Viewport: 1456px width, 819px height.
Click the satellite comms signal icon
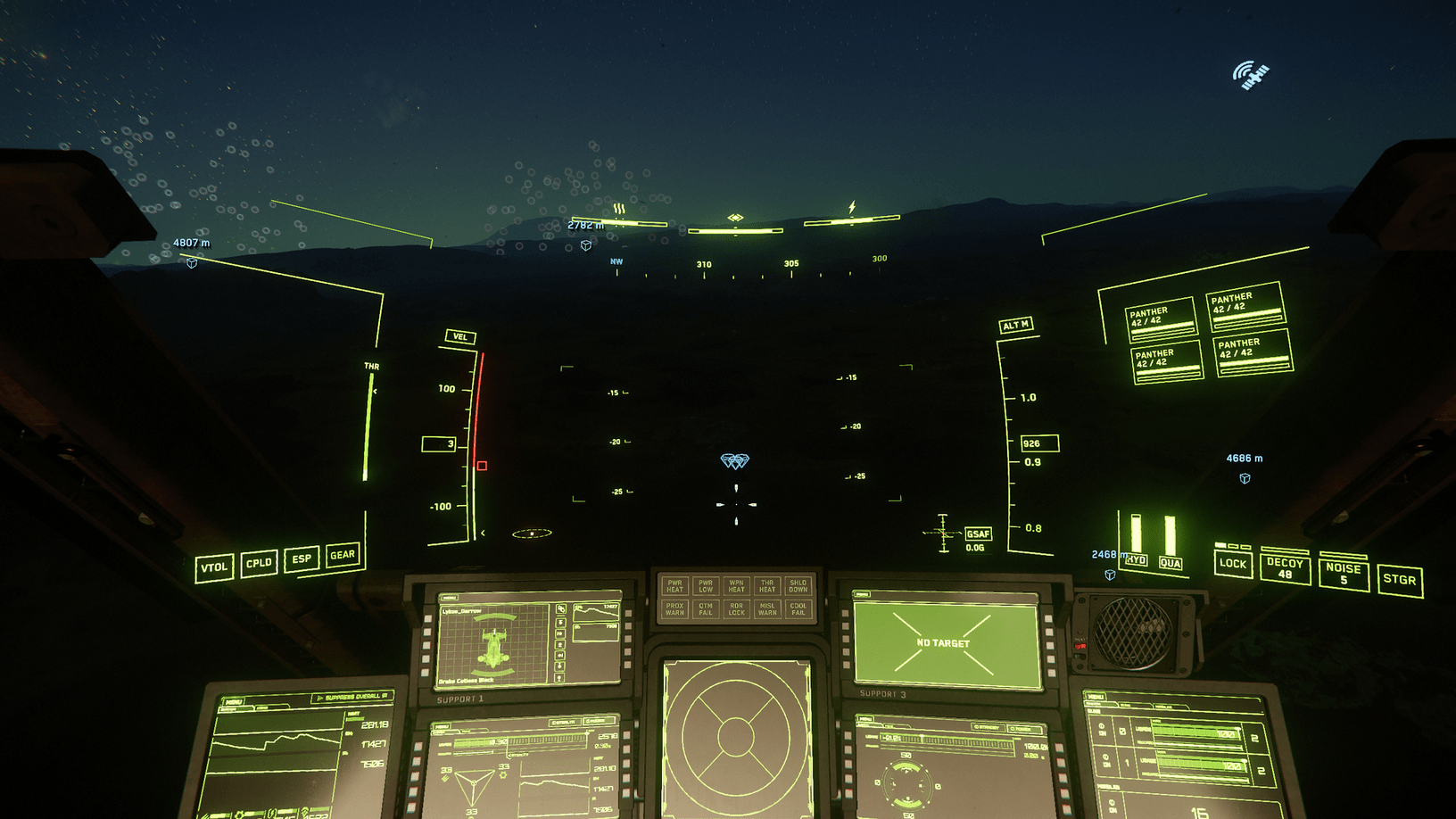(x=1250, y=73)
